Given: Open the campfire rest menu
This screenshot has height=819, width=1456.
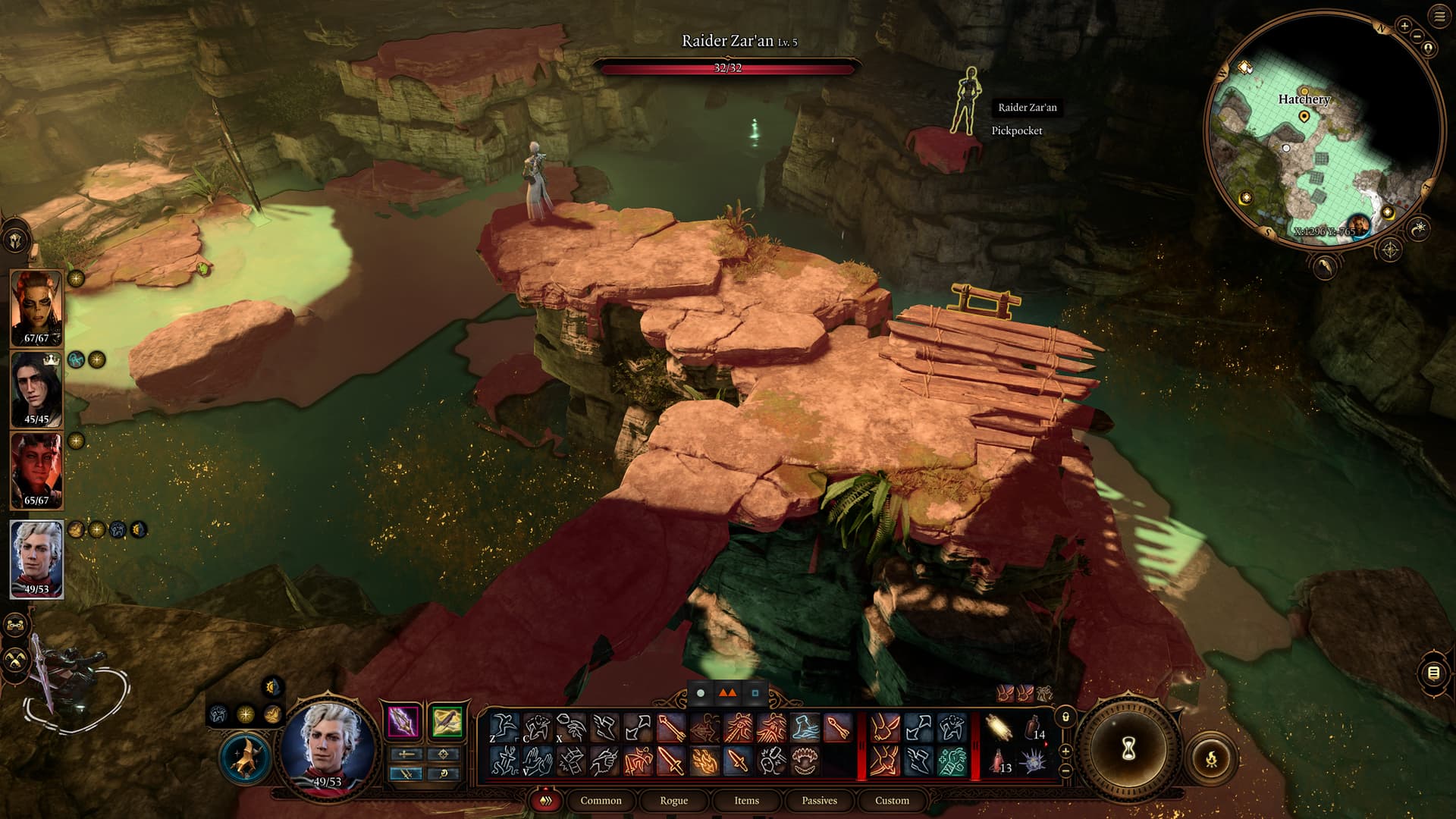Looking at the screenshot, I should (1211, 757).
